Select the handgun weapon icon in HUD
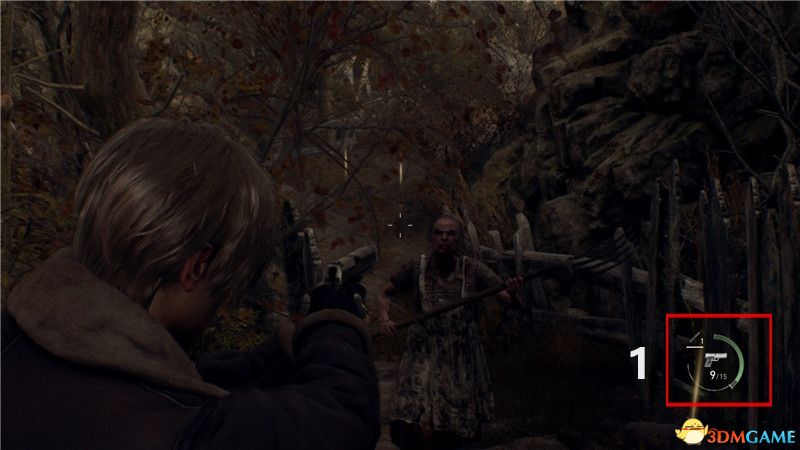 (x=714, y=358)
